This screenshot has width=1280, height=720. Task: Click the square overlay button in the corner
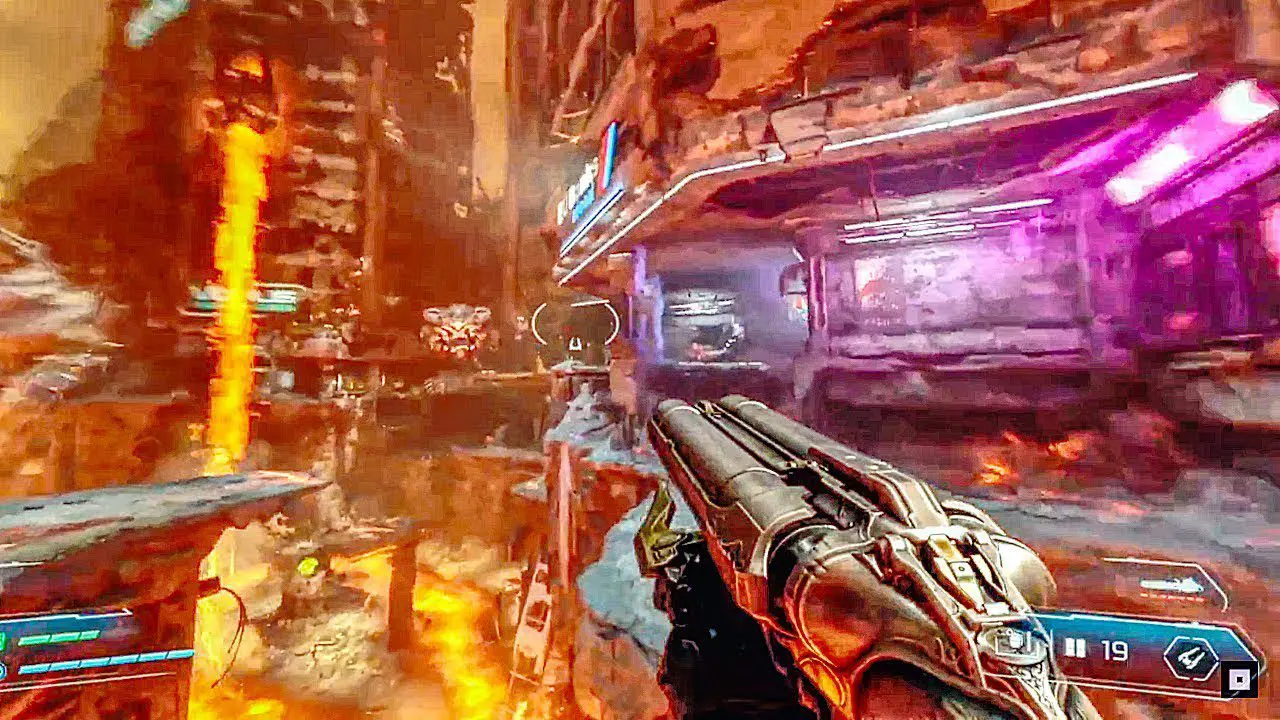pos(1239,680)
